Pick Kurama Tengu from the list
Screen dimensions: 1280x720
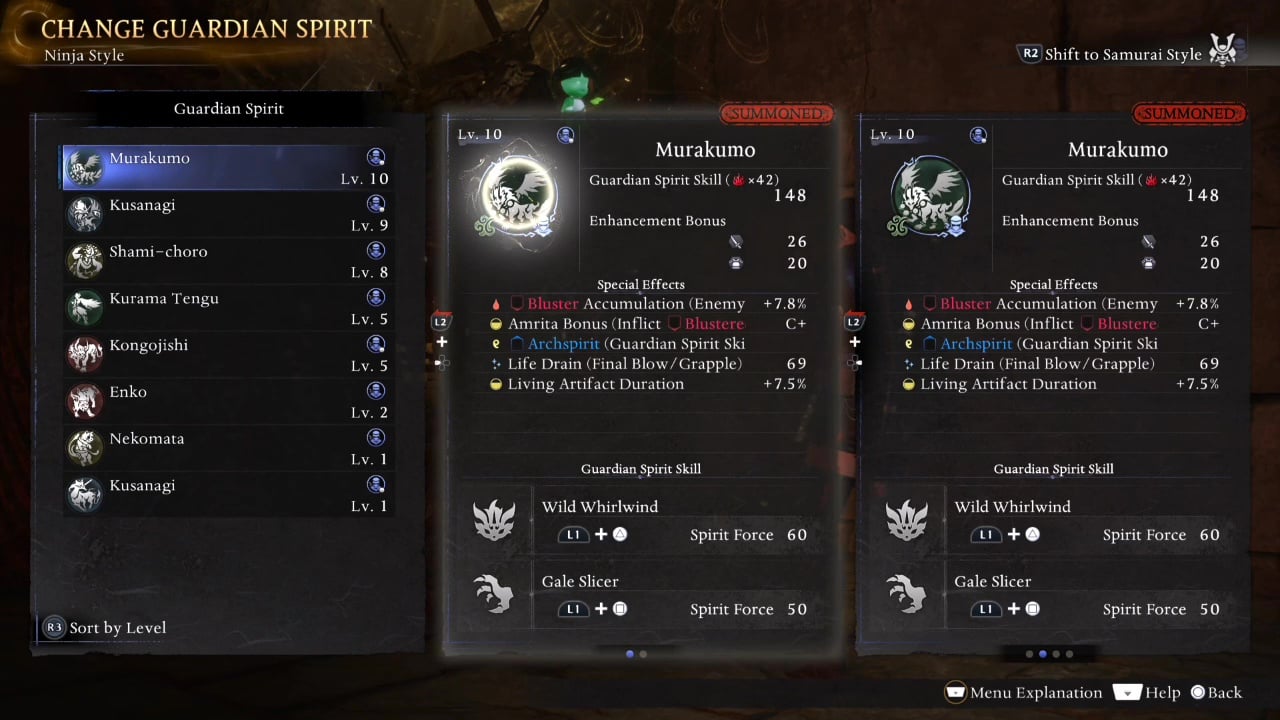coord(227,308)
